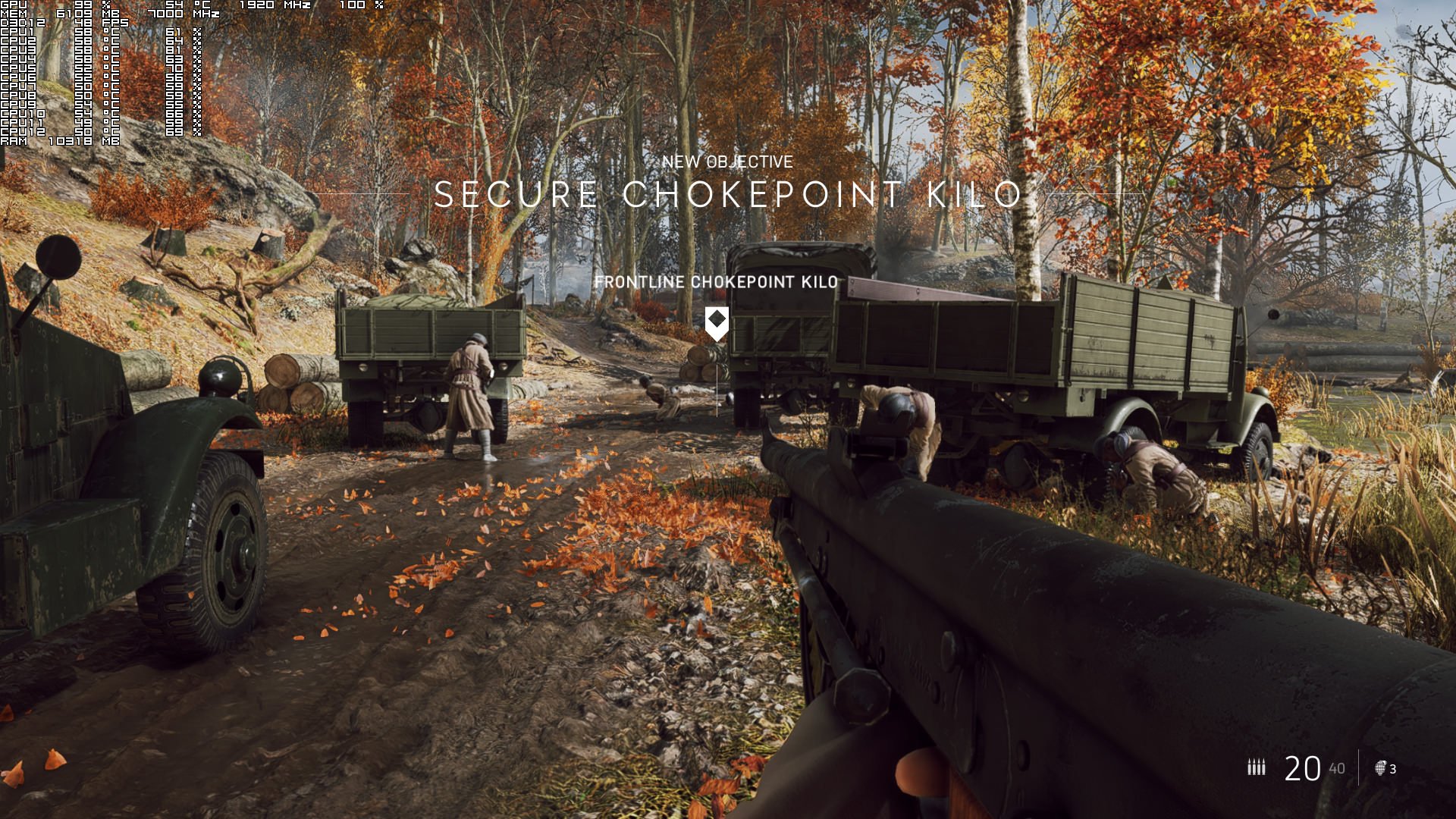The image size is (1456, 819).
Task: Click the fire mode bullets icon
Action: click(1257, 767)
